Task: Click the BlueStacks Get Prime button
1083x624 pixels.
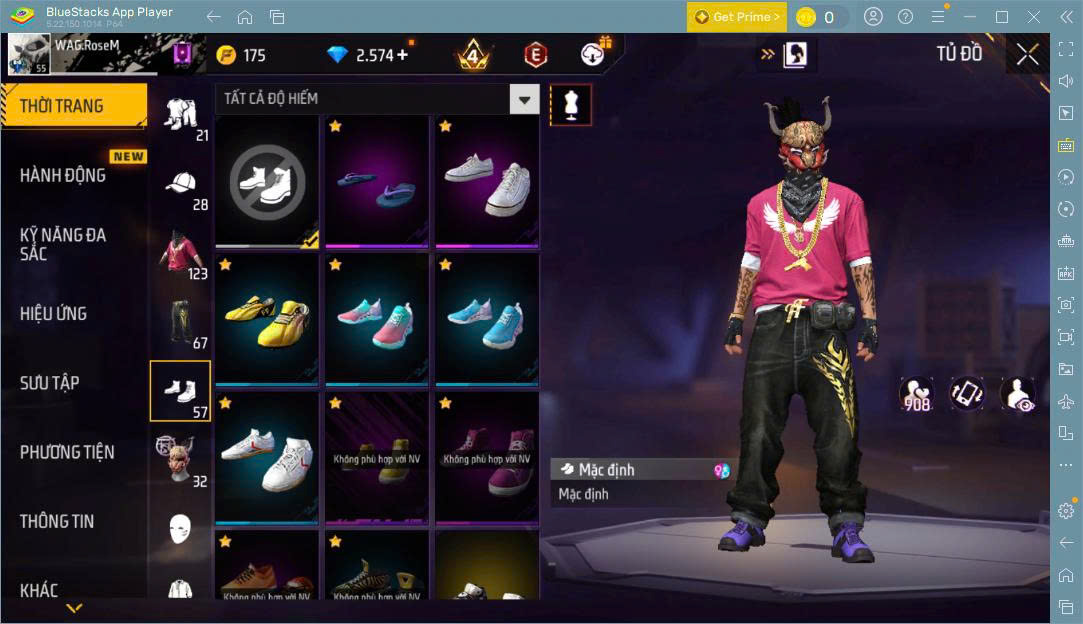Action: pyautogui.click(x=736, y=17)
